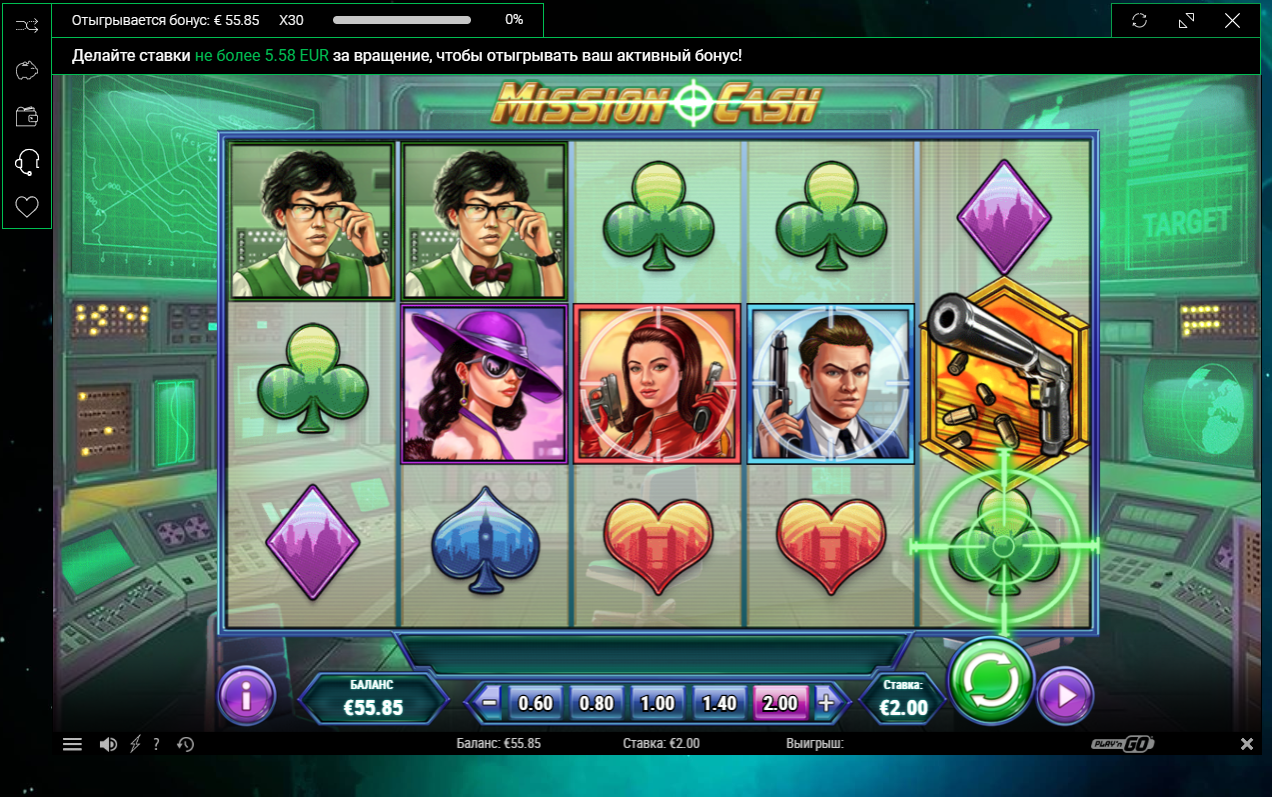This screenshot has width=1272, height=797.
Task: Select the 0.60 bet value
Action: tap(536, 702)
